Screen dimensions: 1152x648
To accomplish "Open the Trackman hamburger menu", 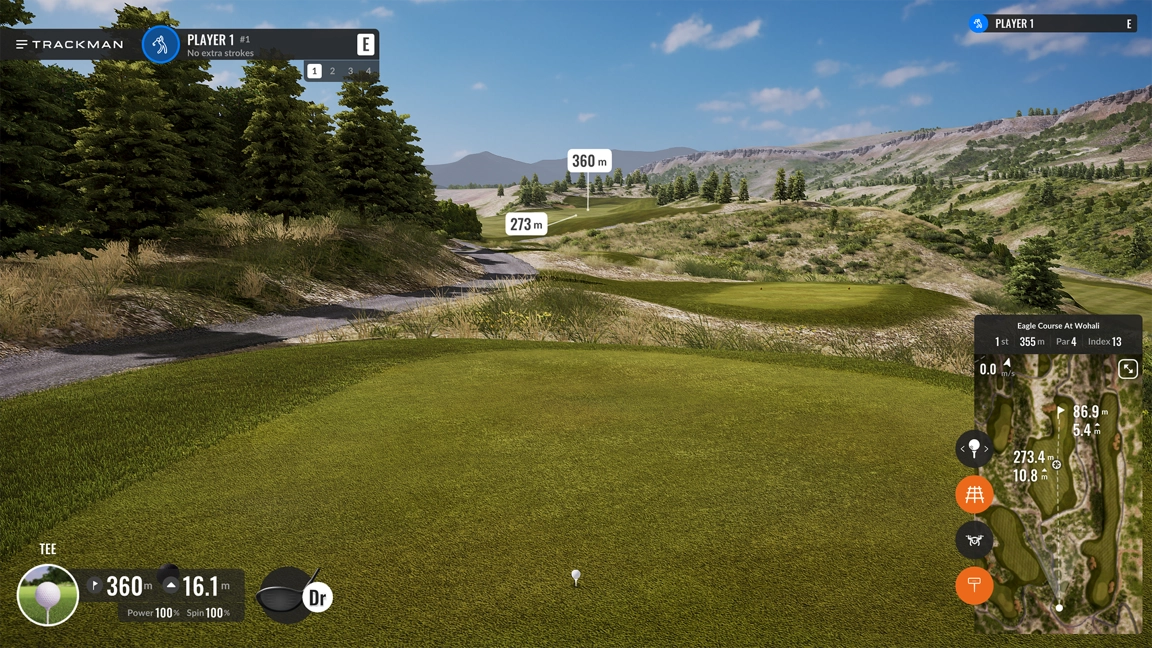I will [22, 44].
